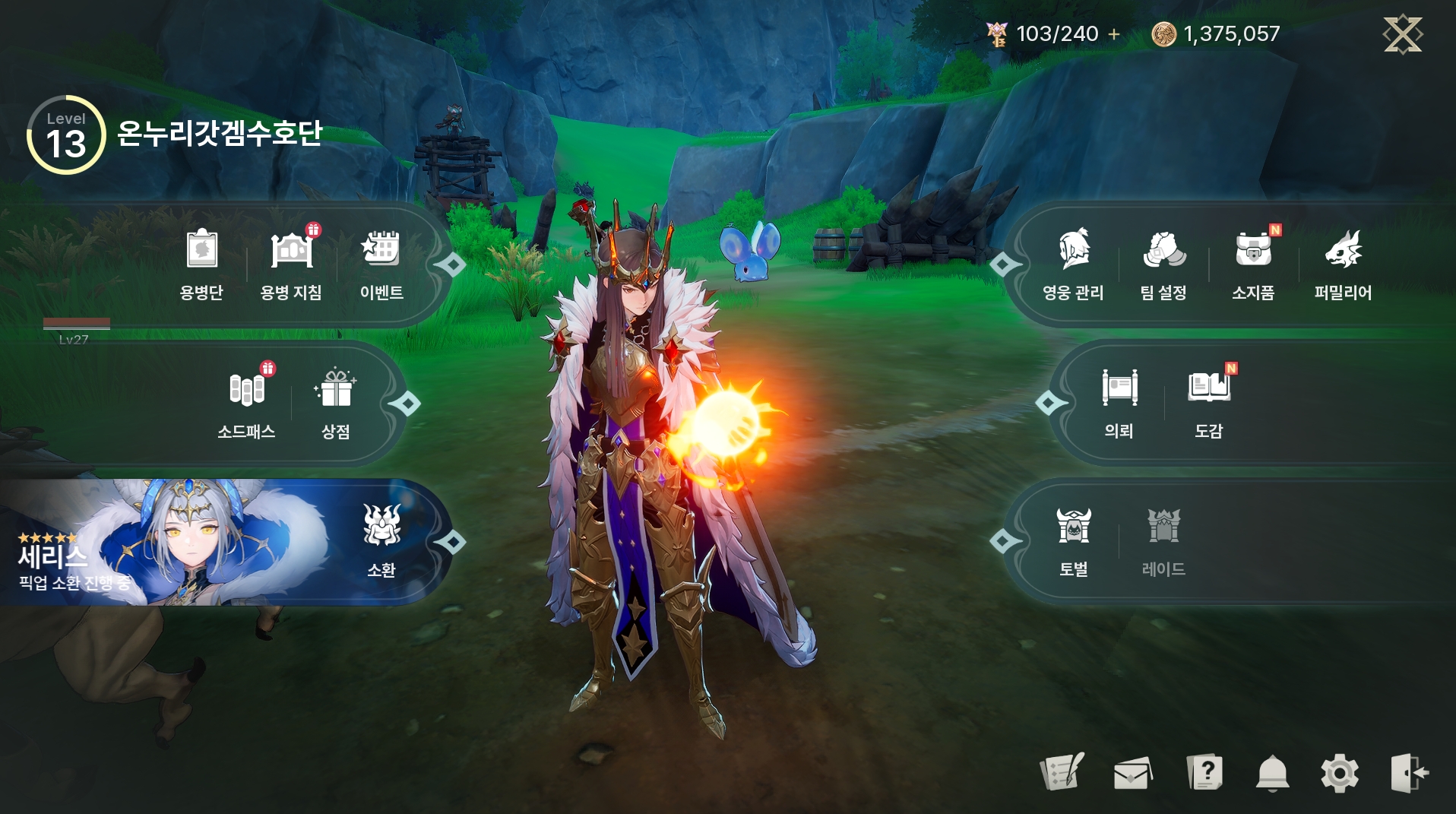Open the 소드패스 pass menu

coord(246,402)
